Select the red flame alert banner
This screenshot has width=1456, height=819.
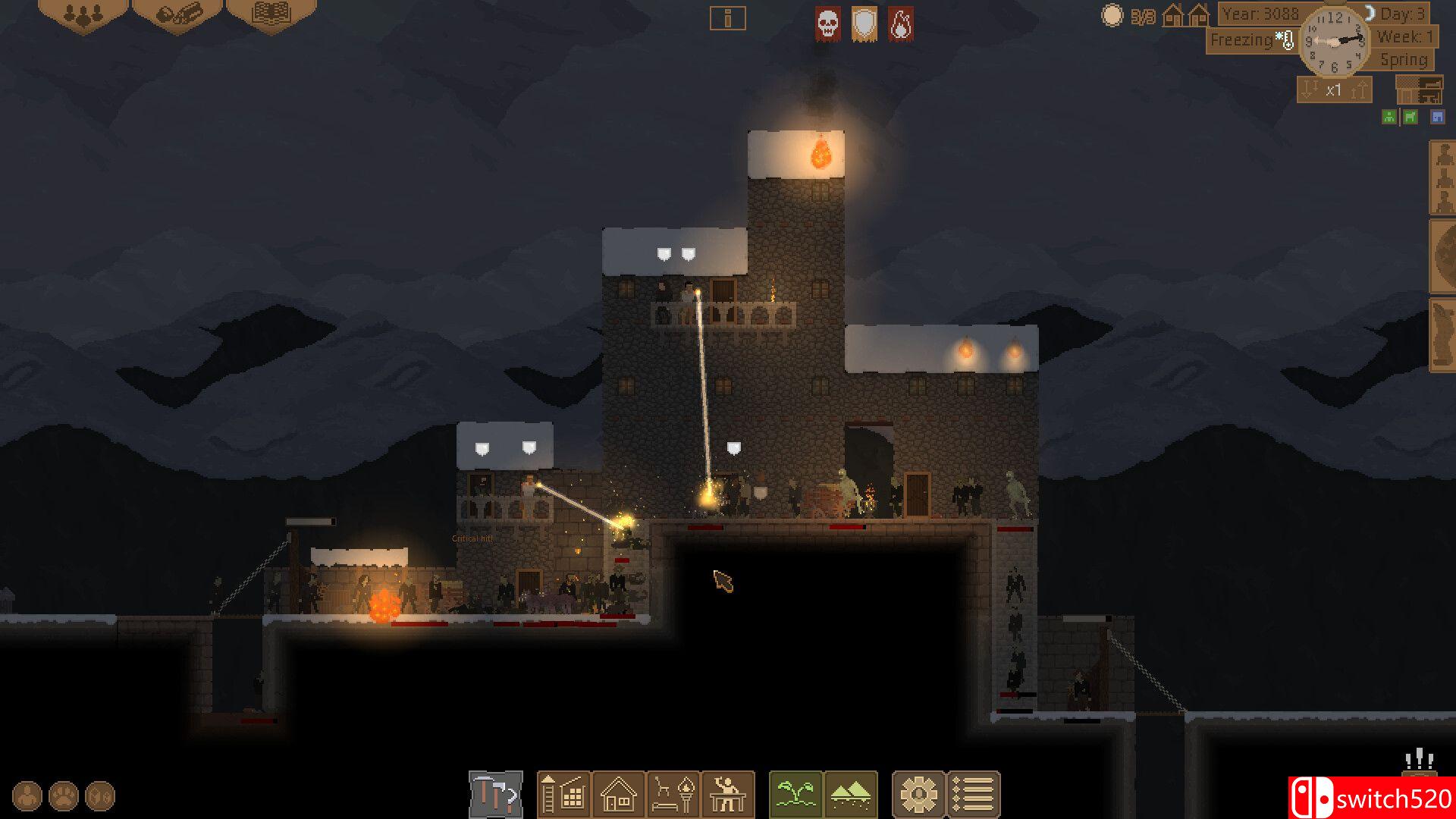pos(900,24)
